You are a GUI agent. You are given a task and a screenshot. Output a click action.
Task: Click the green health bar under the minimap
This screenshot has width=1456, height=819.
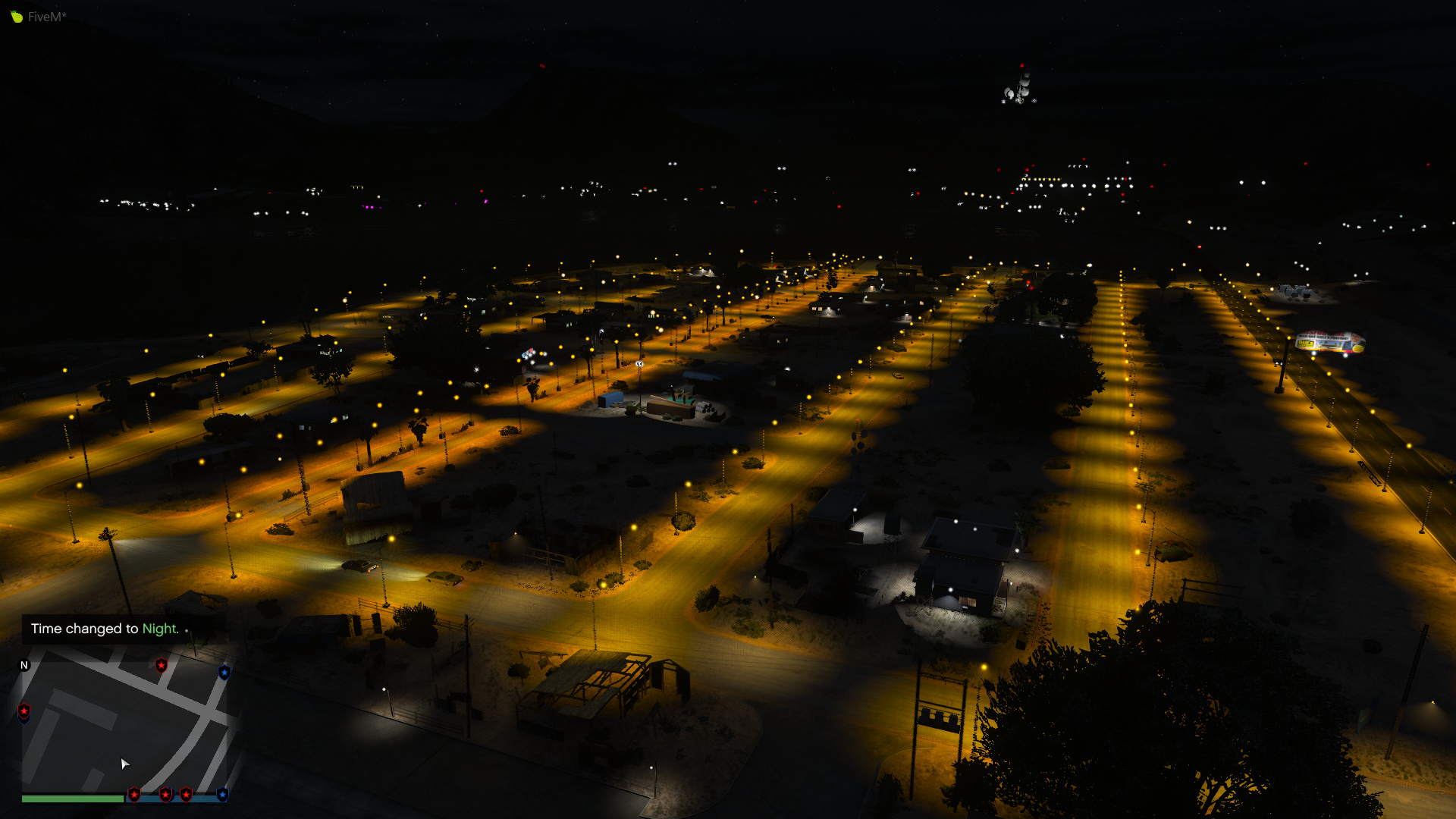coord(73,796)
